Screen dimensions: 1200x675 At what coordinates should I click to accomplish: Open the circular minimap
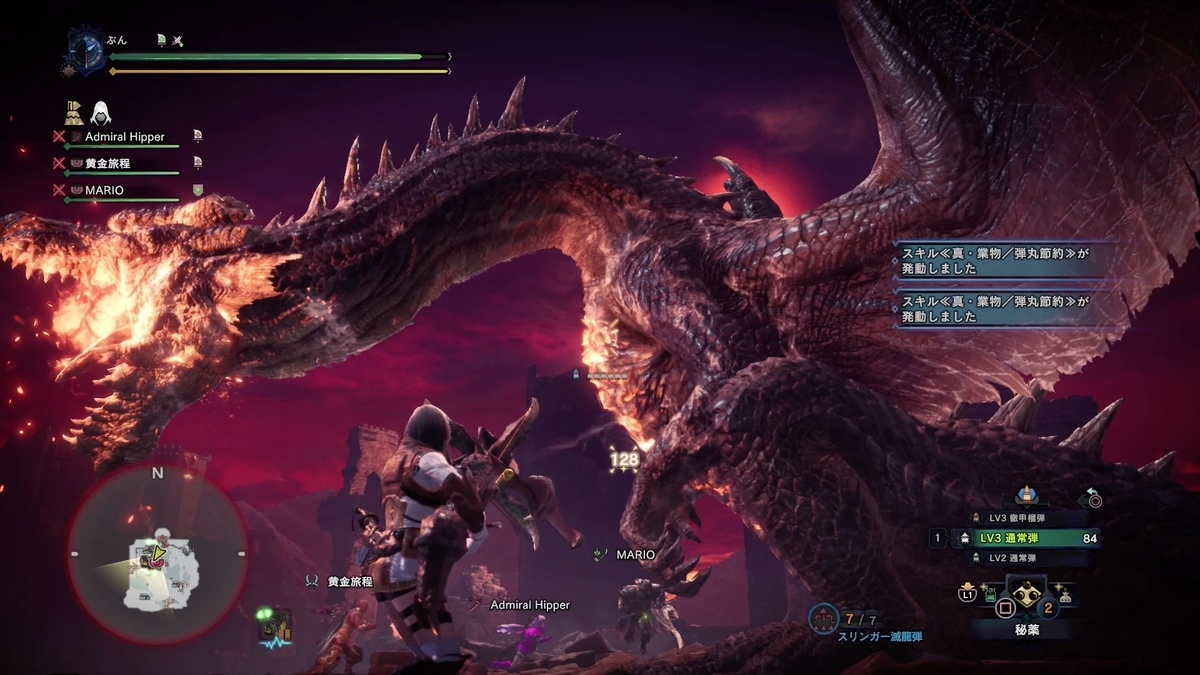point(157,554)
